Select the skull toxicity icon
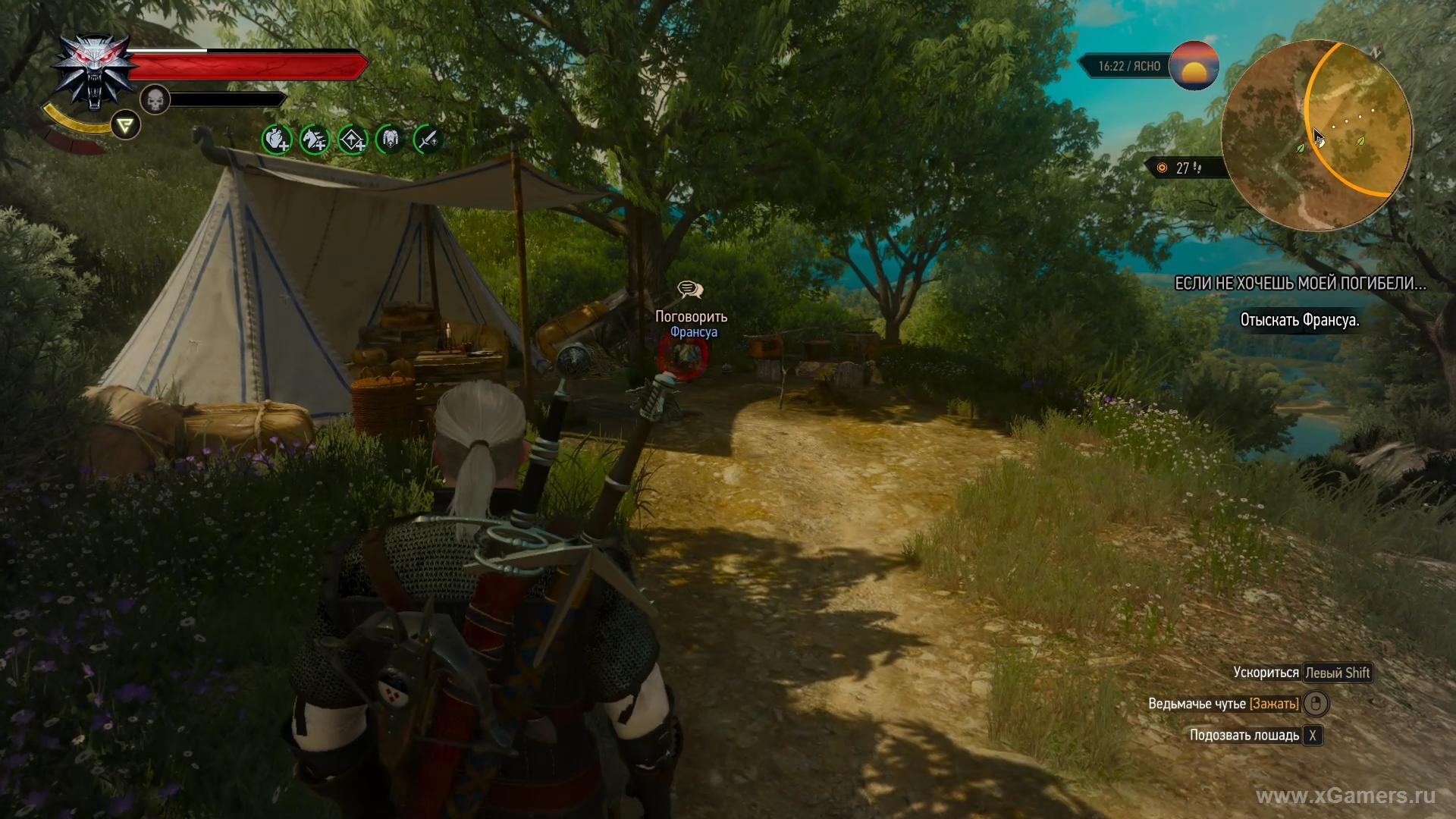The image size is (1456, 819). coord(155,99)
